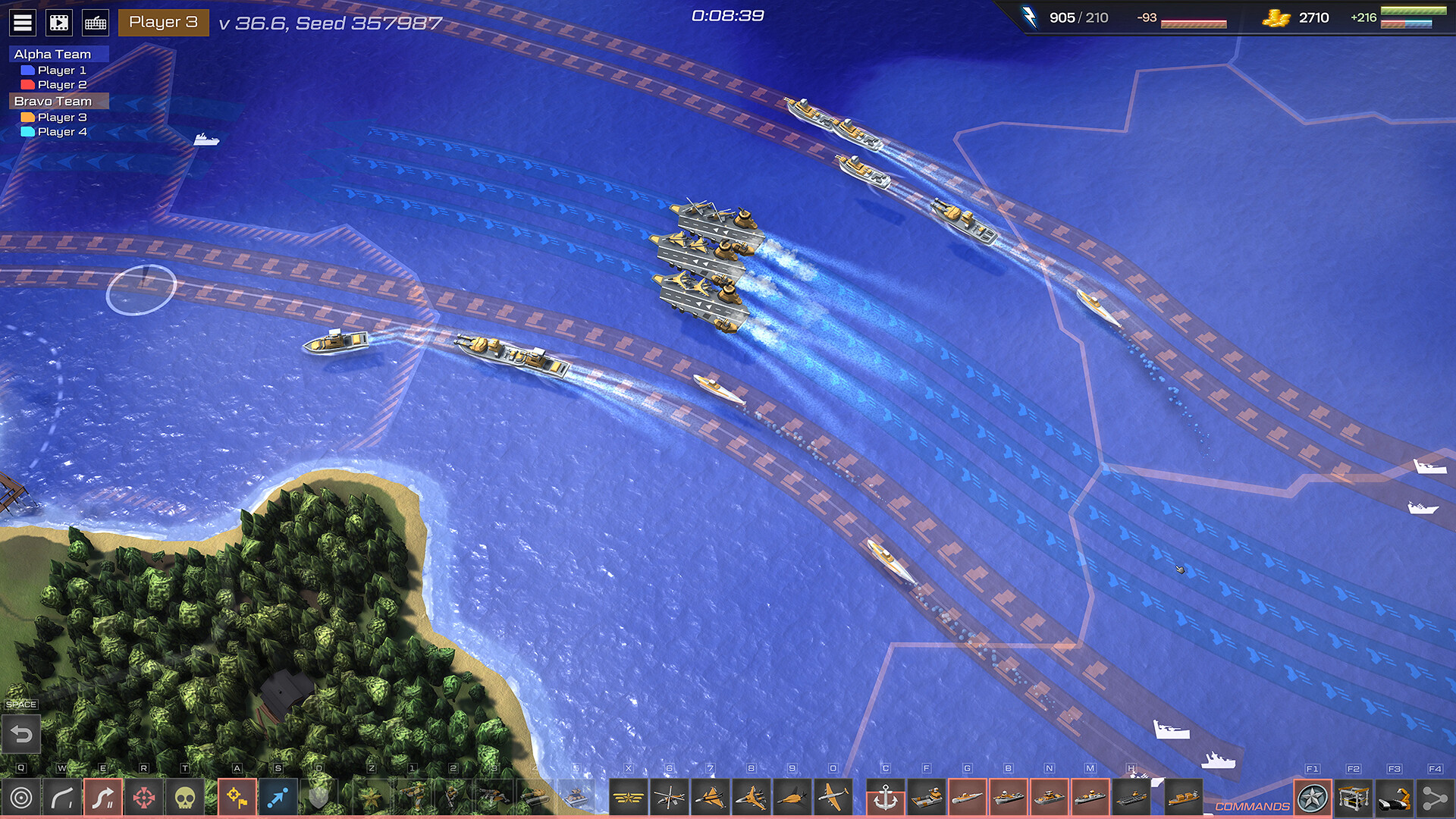Select the skull attack command

tap(184, 798)
